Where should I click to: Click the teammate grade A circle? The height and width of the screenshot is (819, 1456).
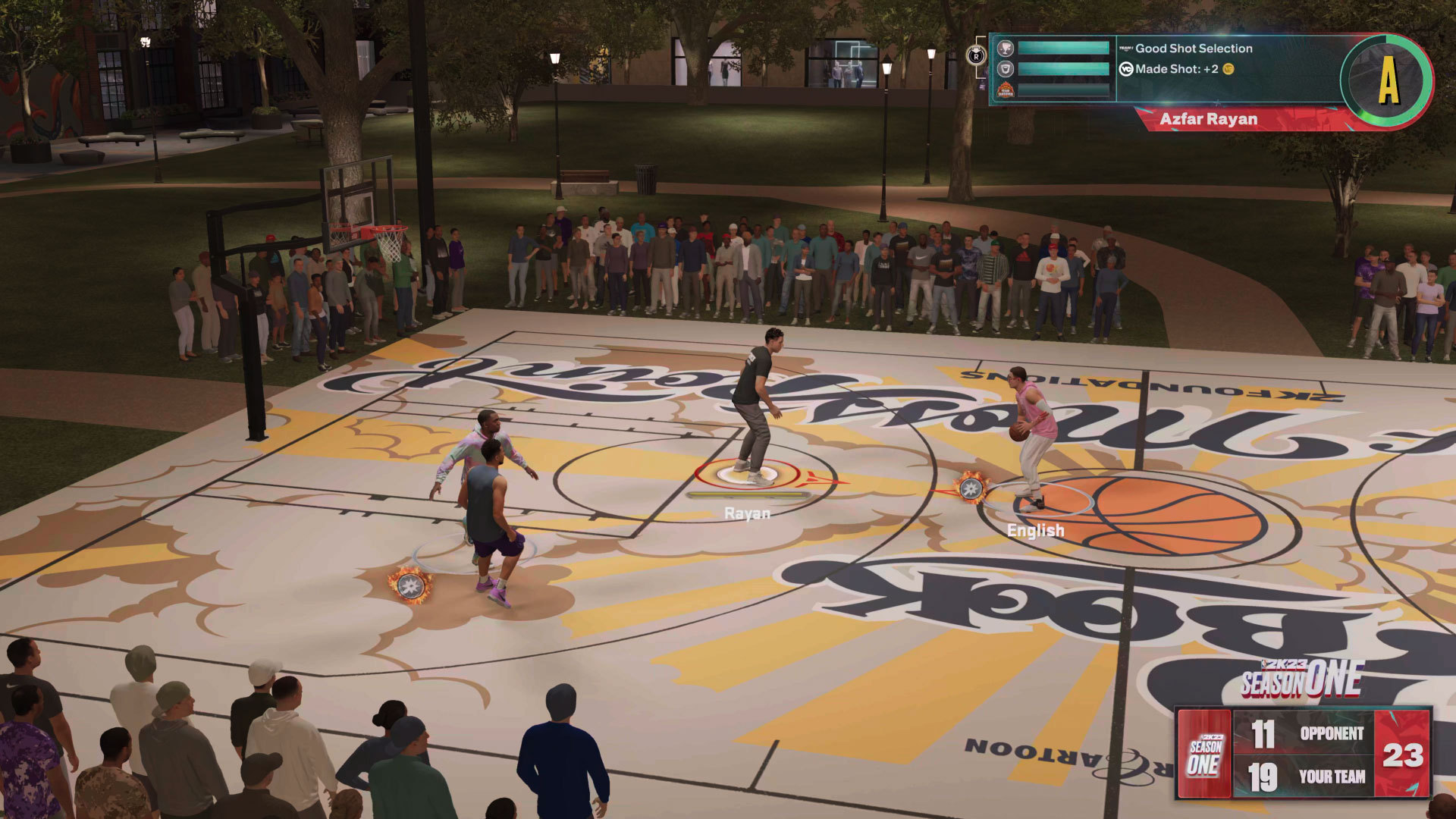tap(1386, 80)
